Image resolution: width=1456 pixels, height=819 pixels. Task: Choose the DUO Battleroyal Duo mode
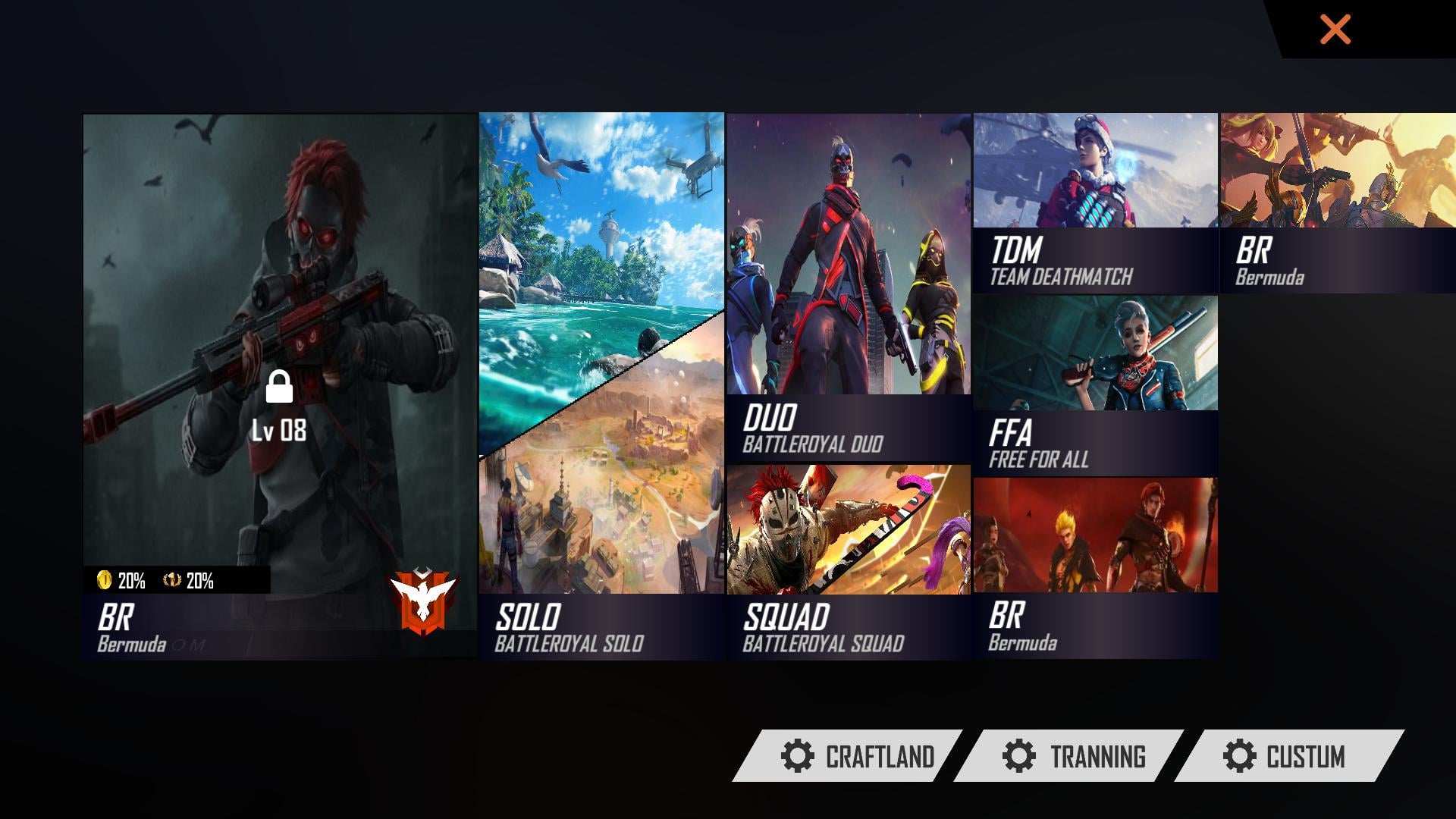pos(849,288)
